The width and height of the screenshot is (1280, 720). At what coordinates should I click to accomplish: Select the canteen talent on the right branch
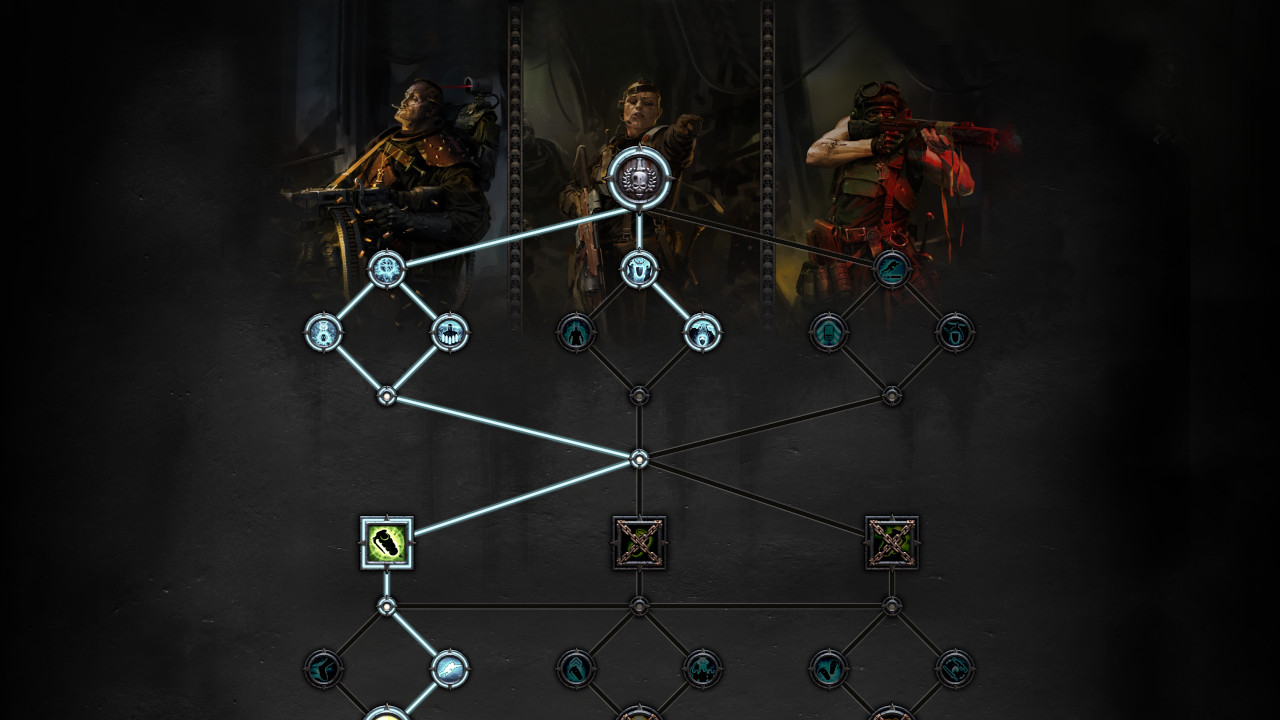click(955, 335)
